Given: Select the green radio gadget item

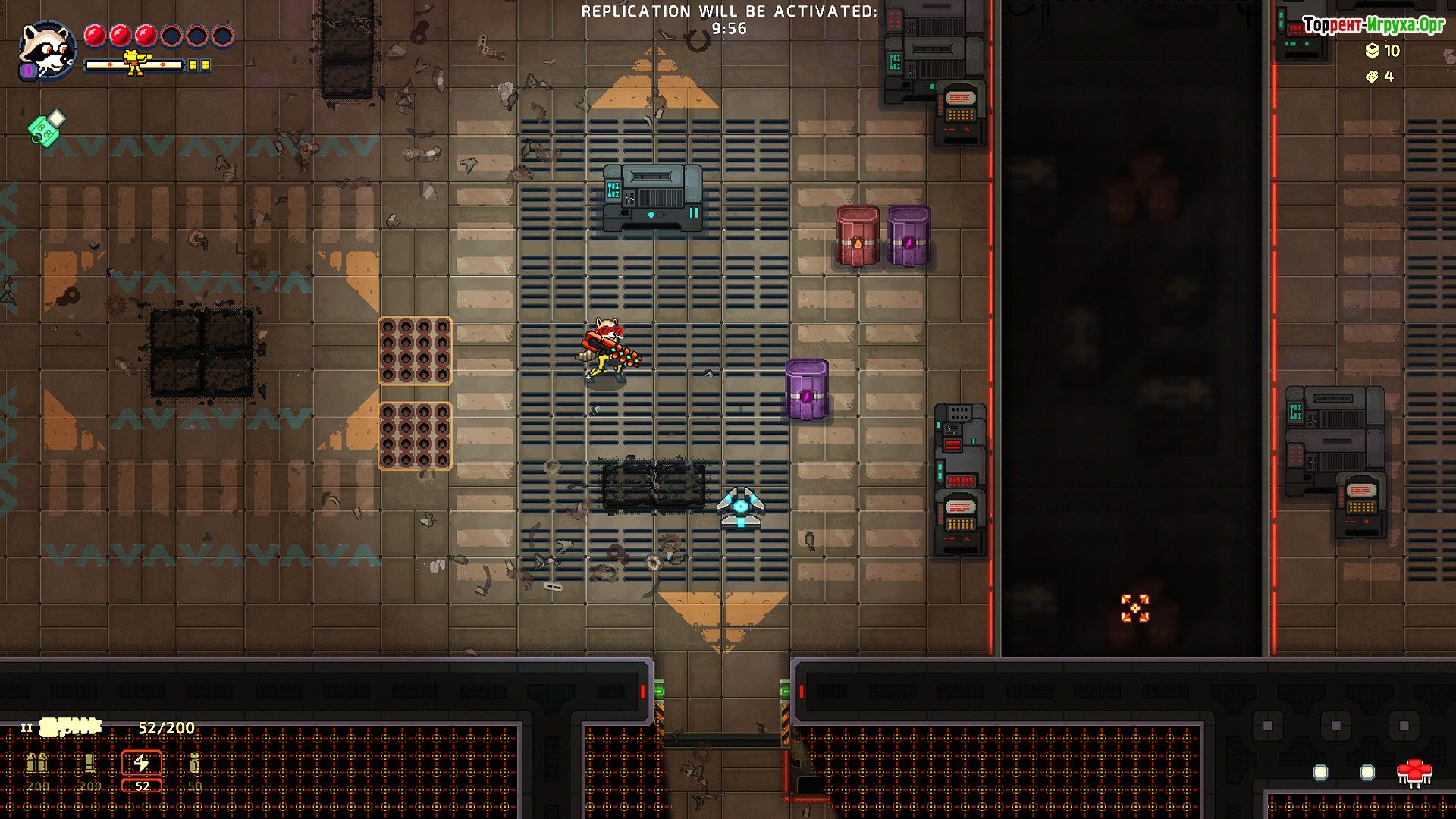Looking at the screenshot, I should tap(46, 127).
